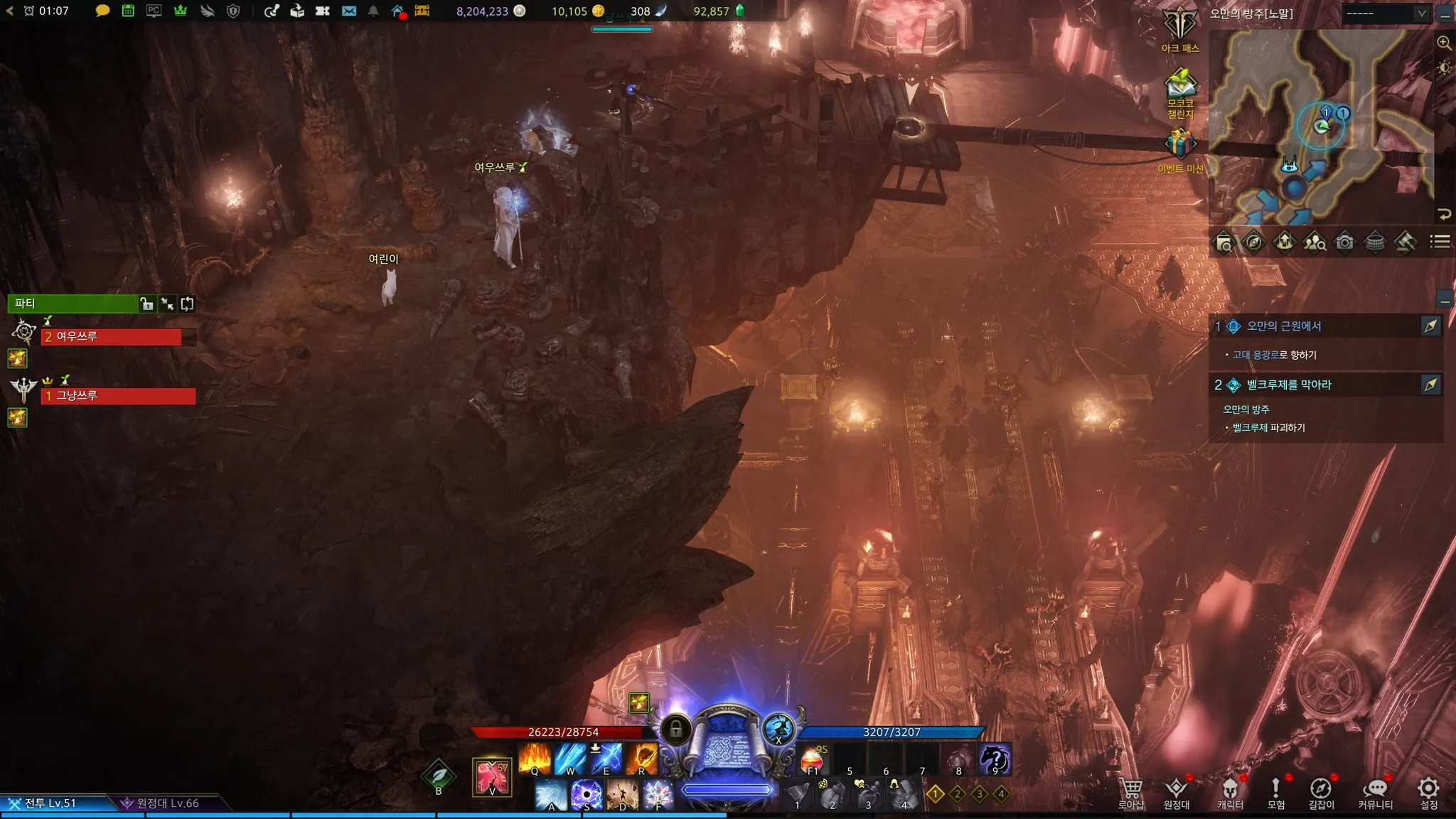Screen dimensions: 1456x819
Task: Select party member 여우쓰루 frame
Action: [112, 337]
